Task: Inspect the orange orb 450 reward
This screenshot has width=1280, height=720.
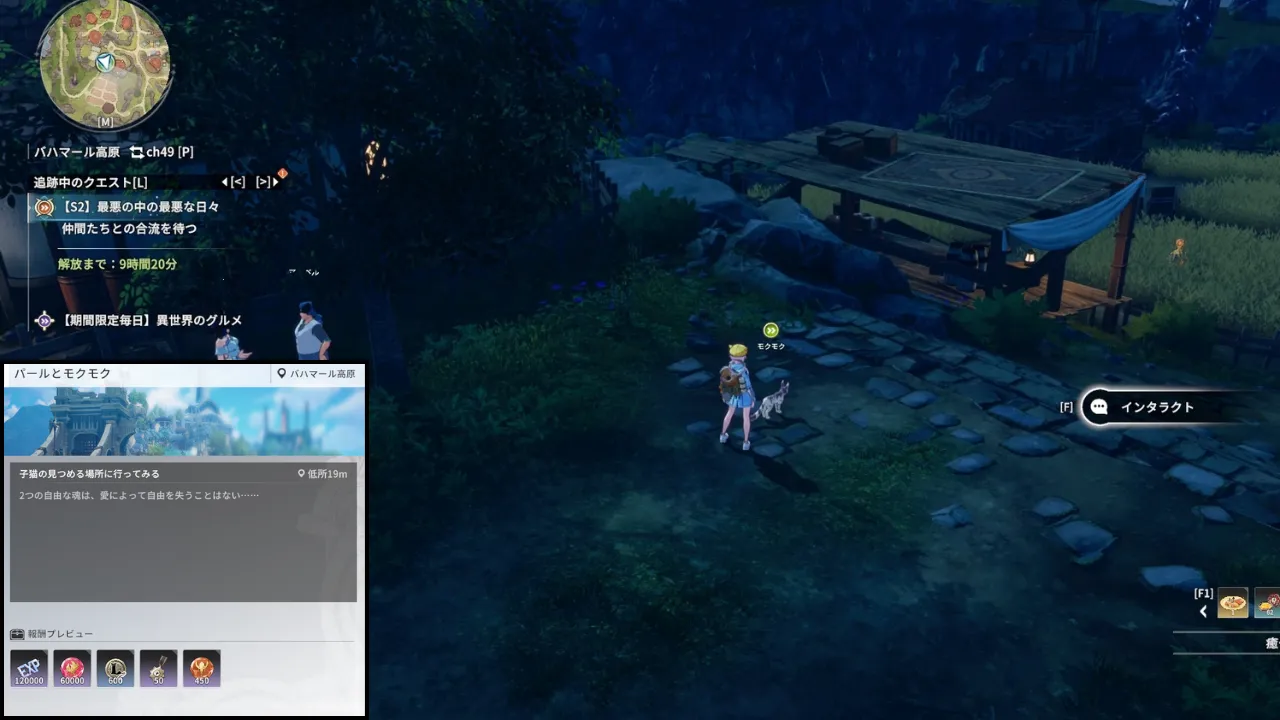Action: 201,668
